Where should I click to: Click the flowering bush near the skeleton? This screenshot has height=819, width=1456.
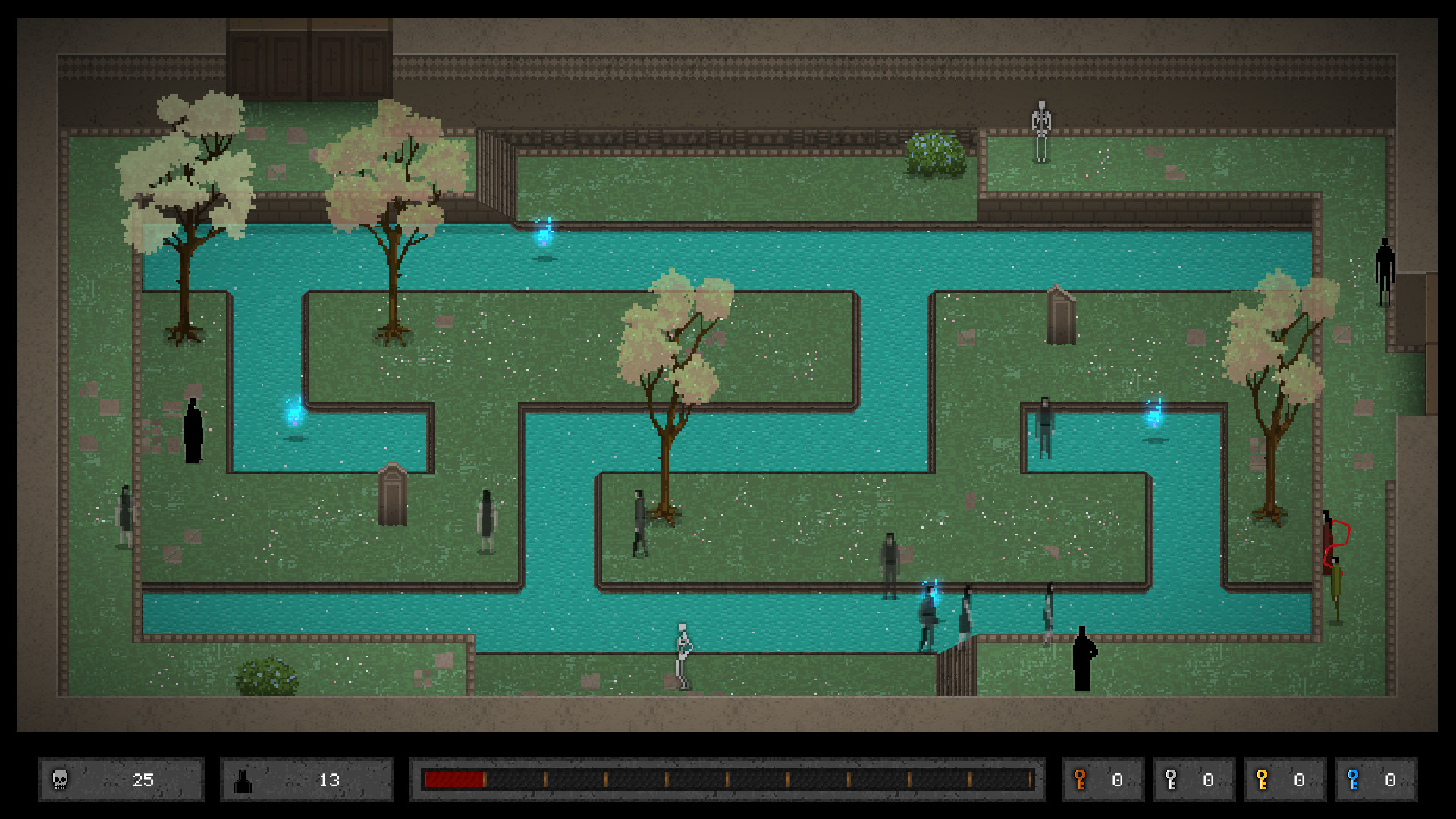[x=934, y=155]
